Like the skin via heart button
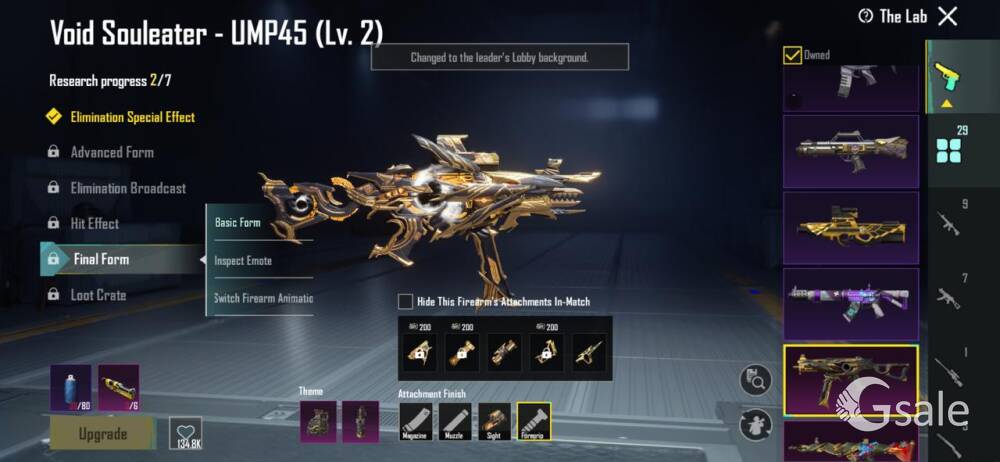The image size is (1000, 462). [185, 432]
